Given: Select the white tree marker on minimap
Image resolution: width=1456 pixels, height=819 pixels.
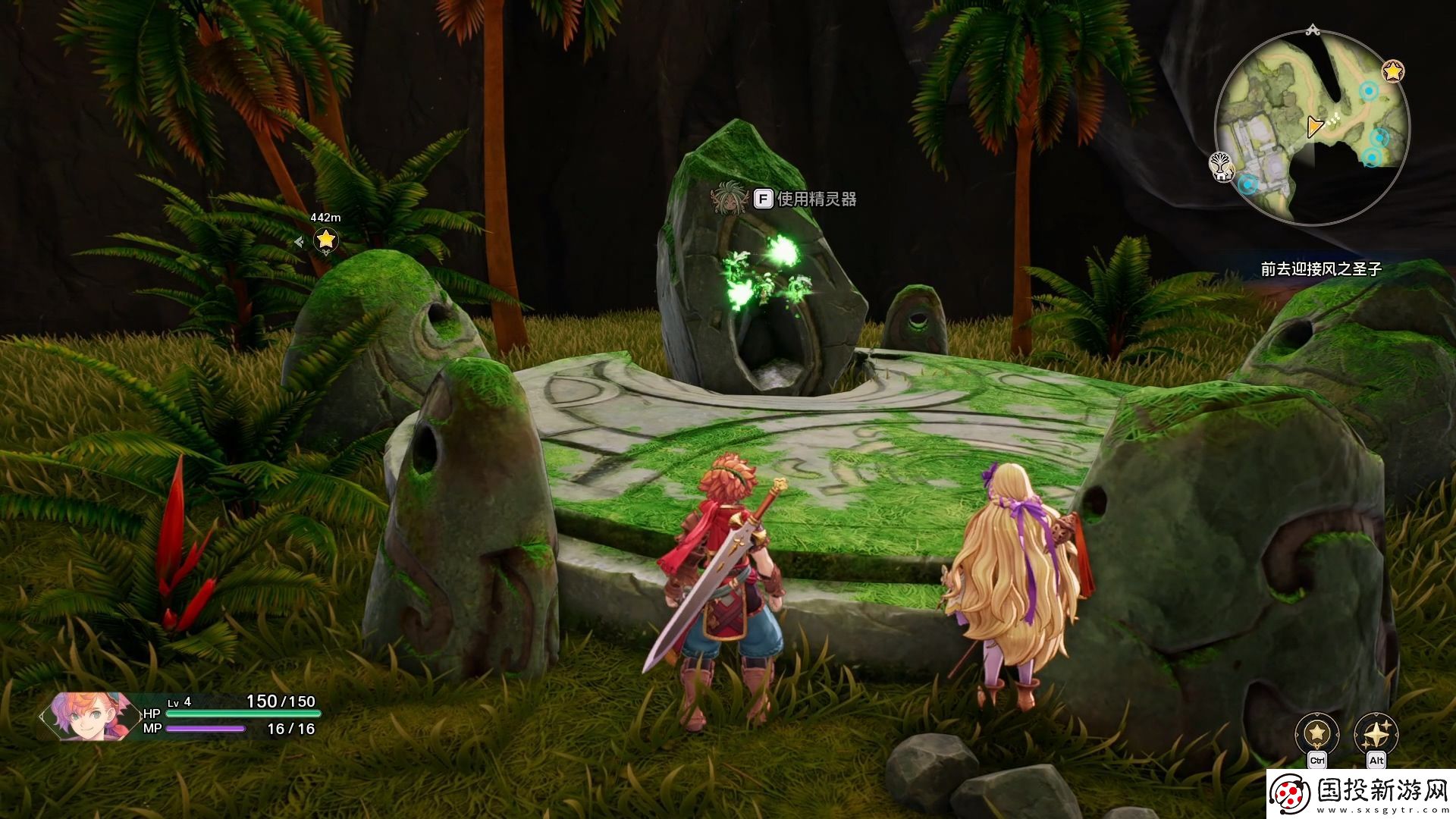Looking at the screenshot, I should (x=1221, y=165).
